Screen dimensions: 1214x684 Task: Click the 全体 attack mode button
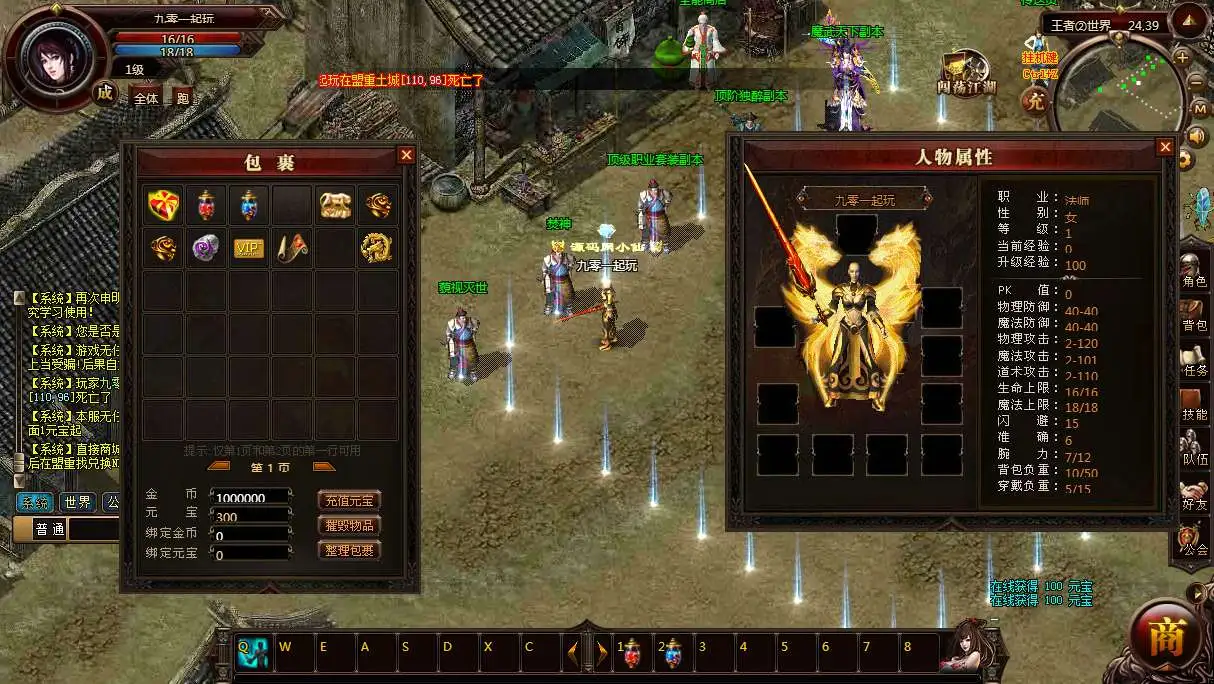click(146, 98)
